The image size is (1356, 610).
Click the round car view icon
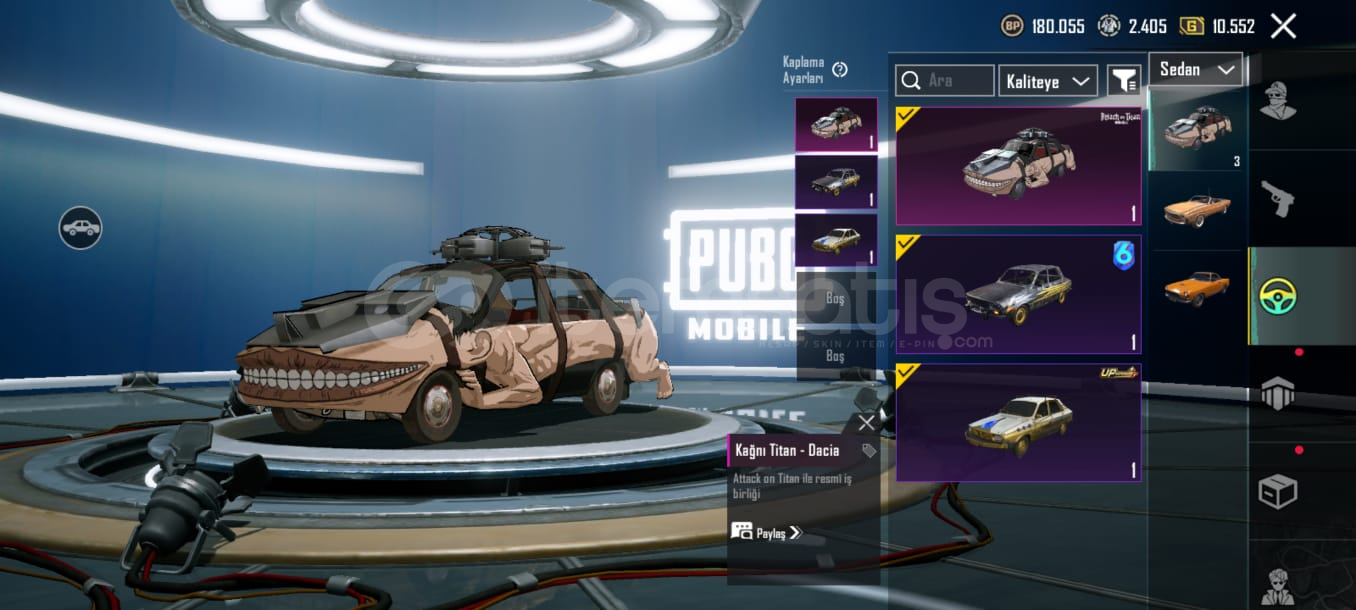[x=80, y=228]
